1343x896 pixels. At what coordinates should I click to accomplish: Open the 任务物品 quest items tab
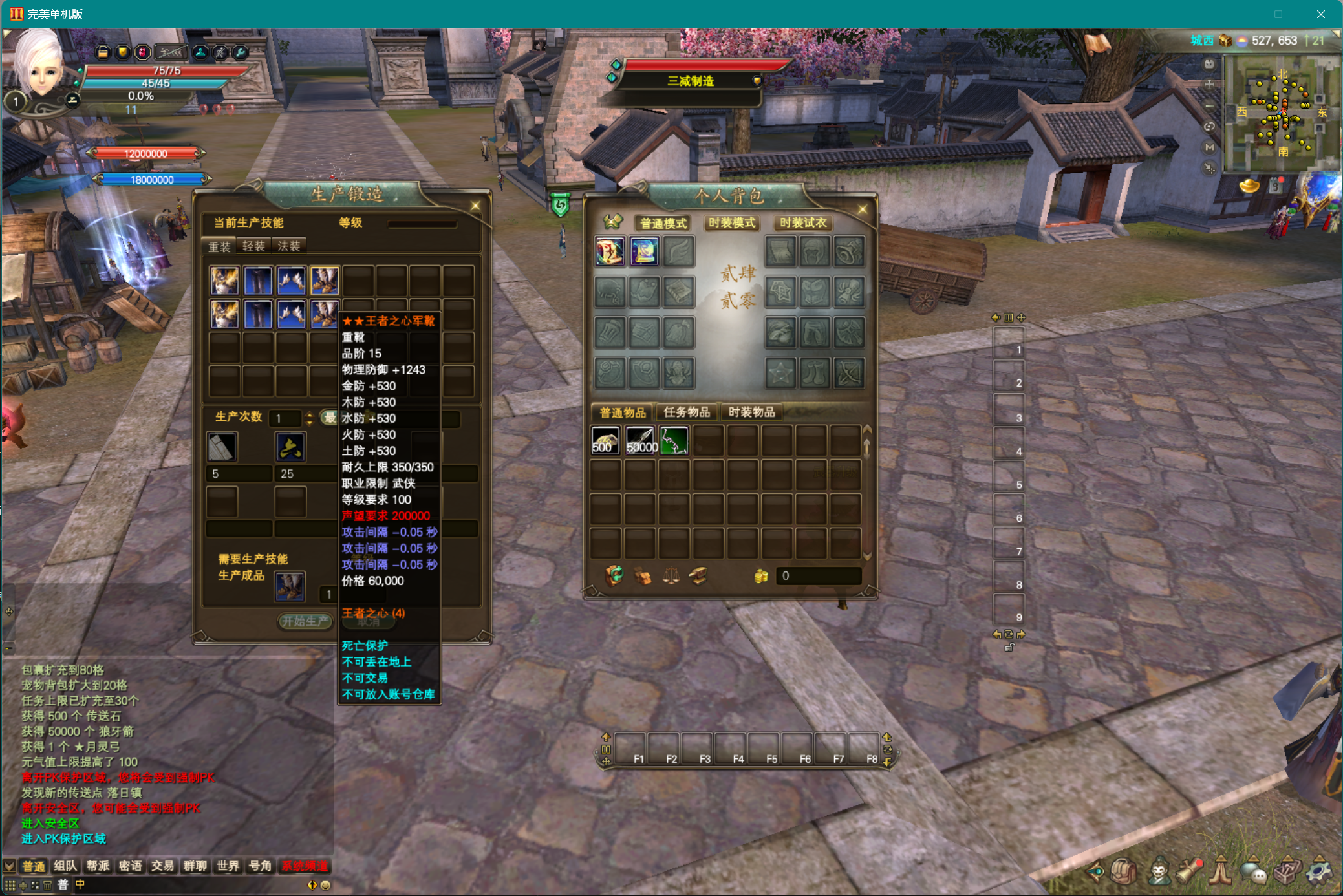[x=686, y=412]
